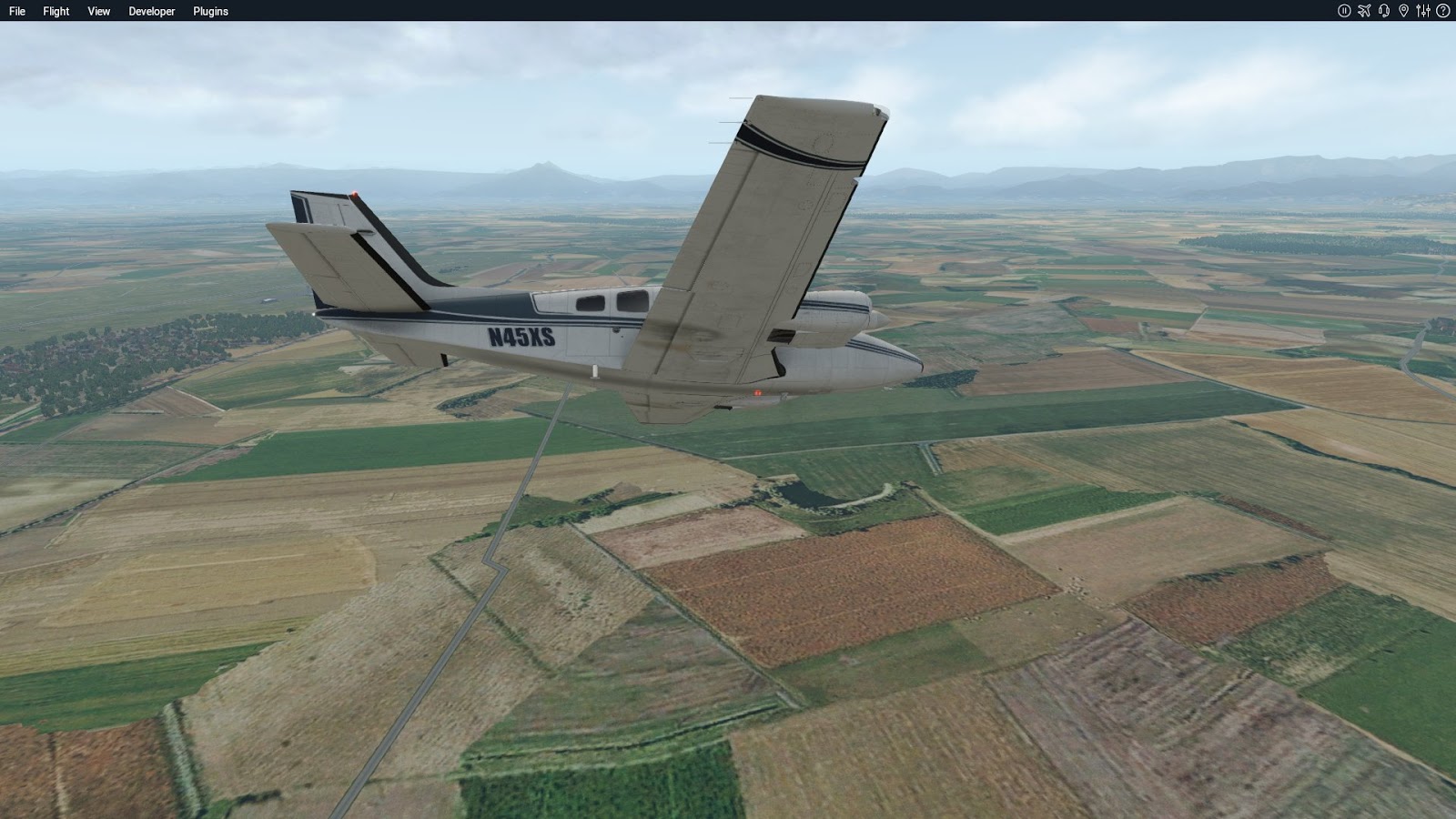Open the flight configuration airplane icon
The width and height of the screenshot is (1456, 819).
pos(1365,10)
